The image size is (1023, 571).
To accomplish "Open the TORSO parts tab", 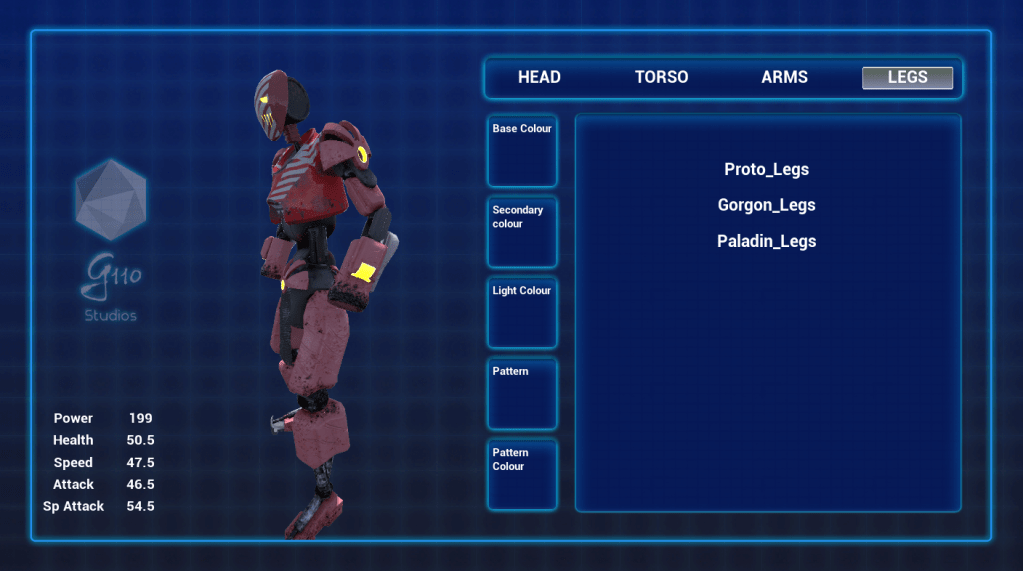I will tap(661, 77).
